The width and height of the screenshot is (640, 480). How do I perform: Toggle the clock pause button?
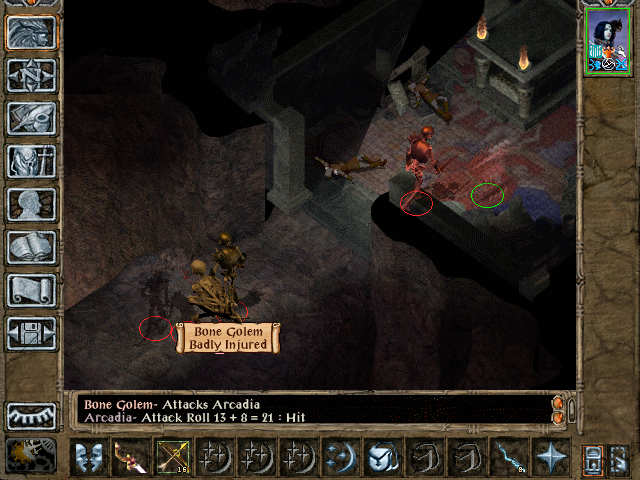click(x=31, y=455)
